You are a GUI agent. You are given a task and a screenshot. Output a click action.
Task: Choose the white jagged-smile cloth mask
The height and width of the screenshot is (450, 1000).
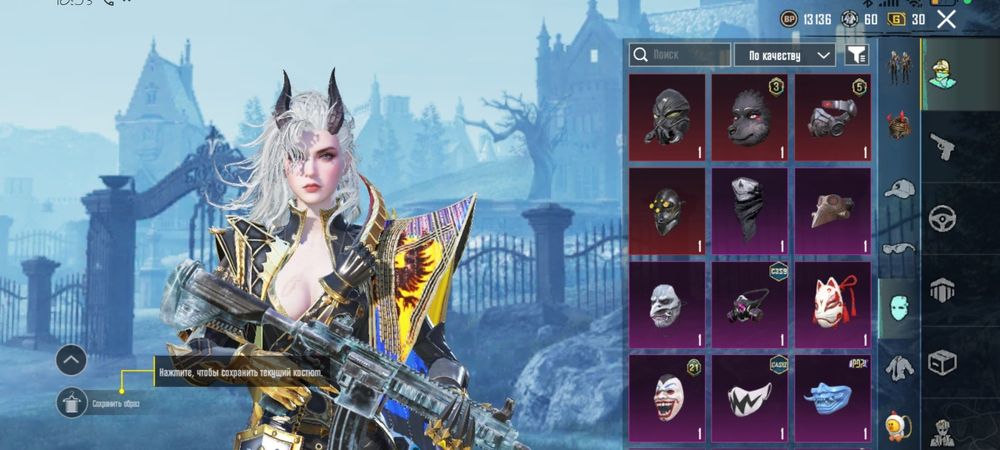(x=748, y=397)
